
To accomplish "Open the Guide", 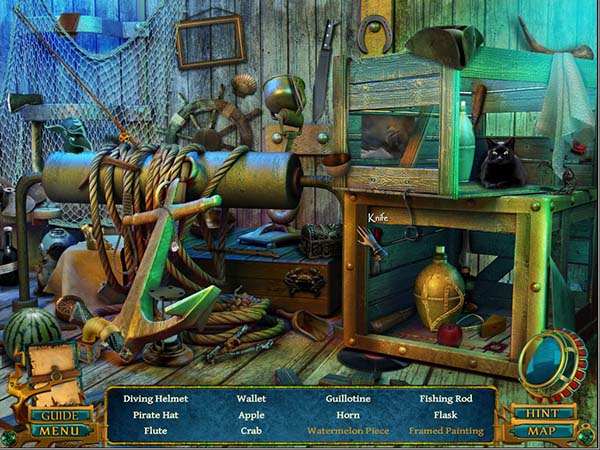I will click(60, 414).
